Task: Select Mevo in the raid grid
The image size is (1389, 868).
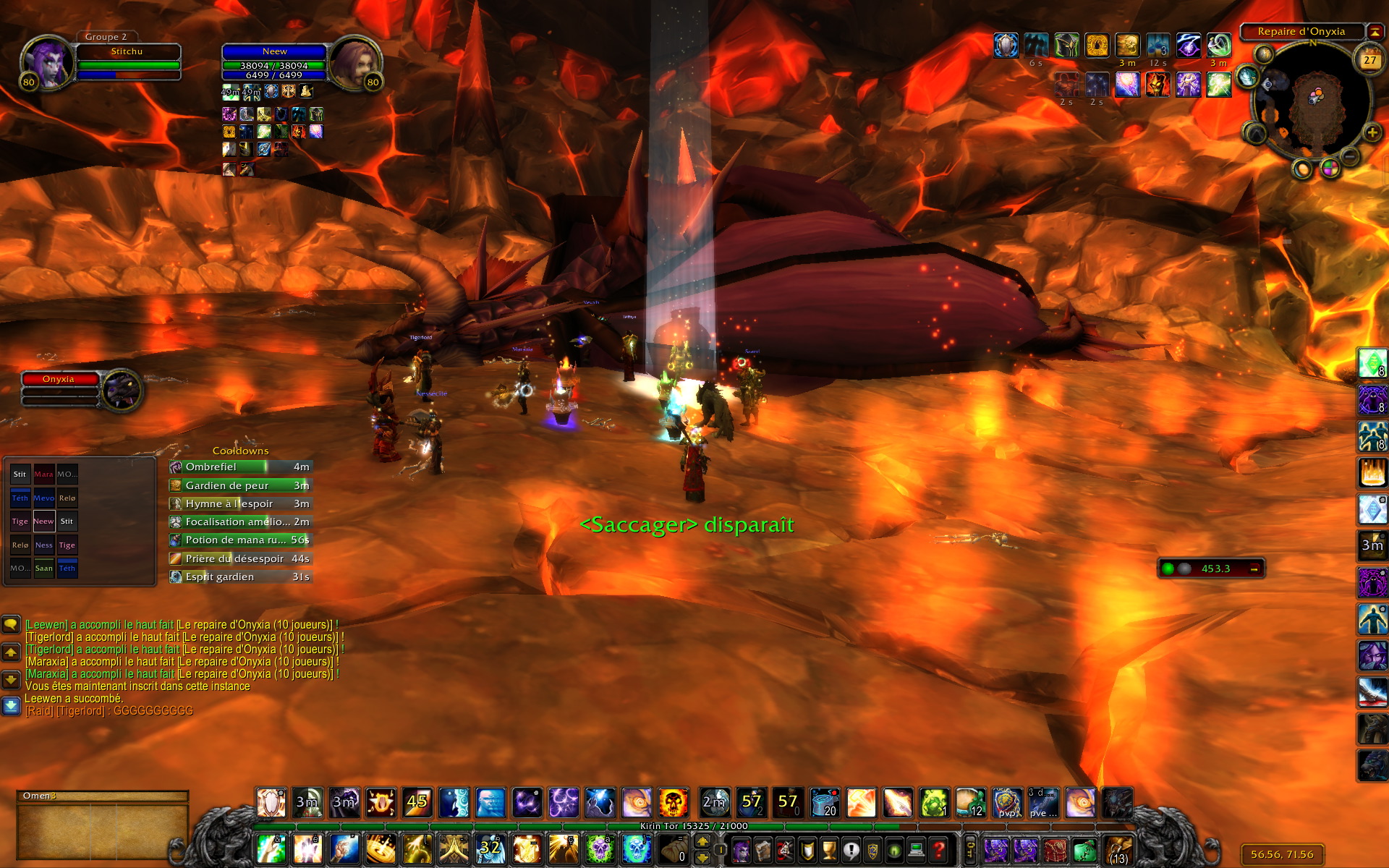Action: click(43, 498)
